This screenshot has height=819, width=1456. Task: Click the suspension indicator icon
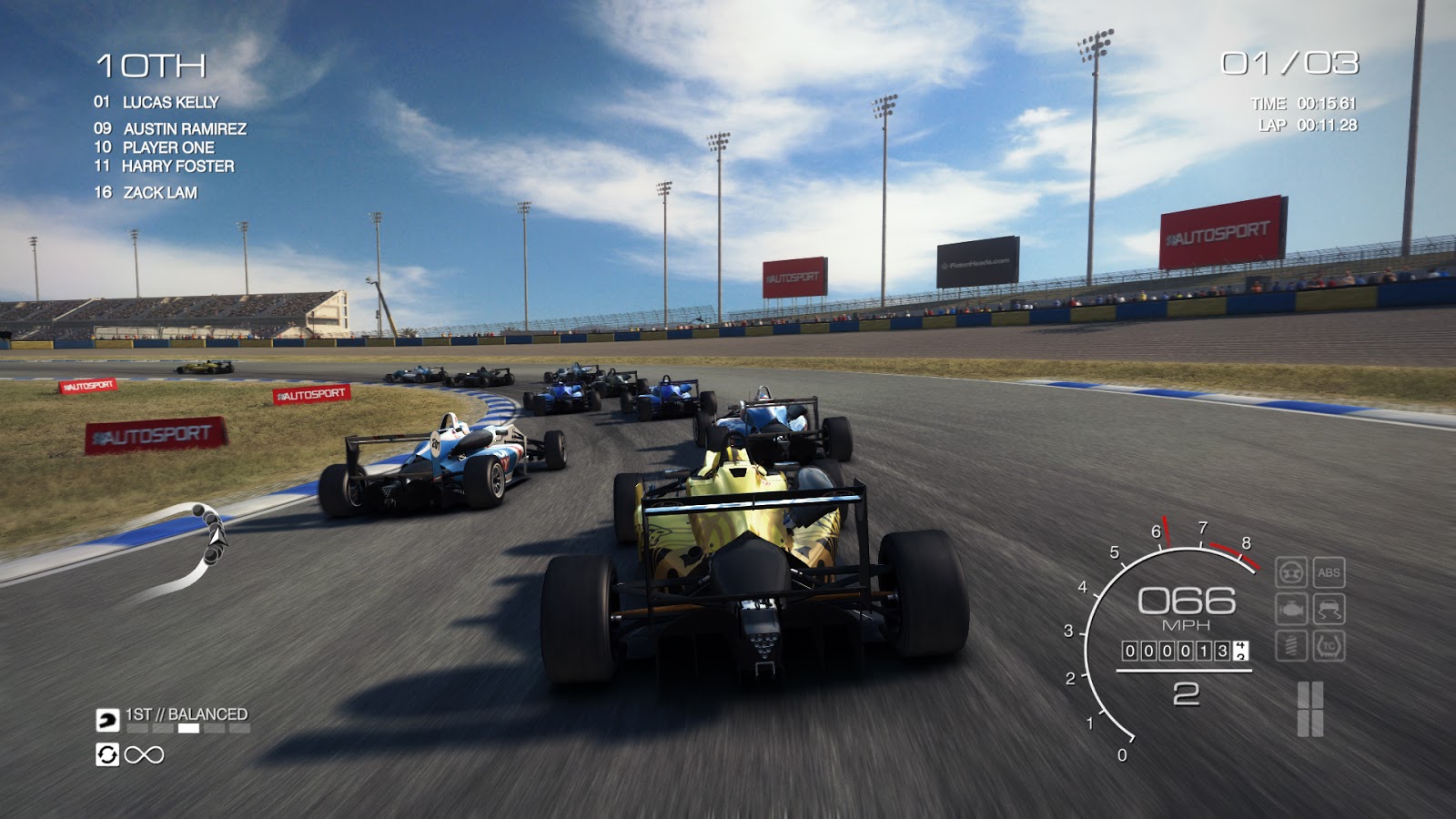[1291, 645]
